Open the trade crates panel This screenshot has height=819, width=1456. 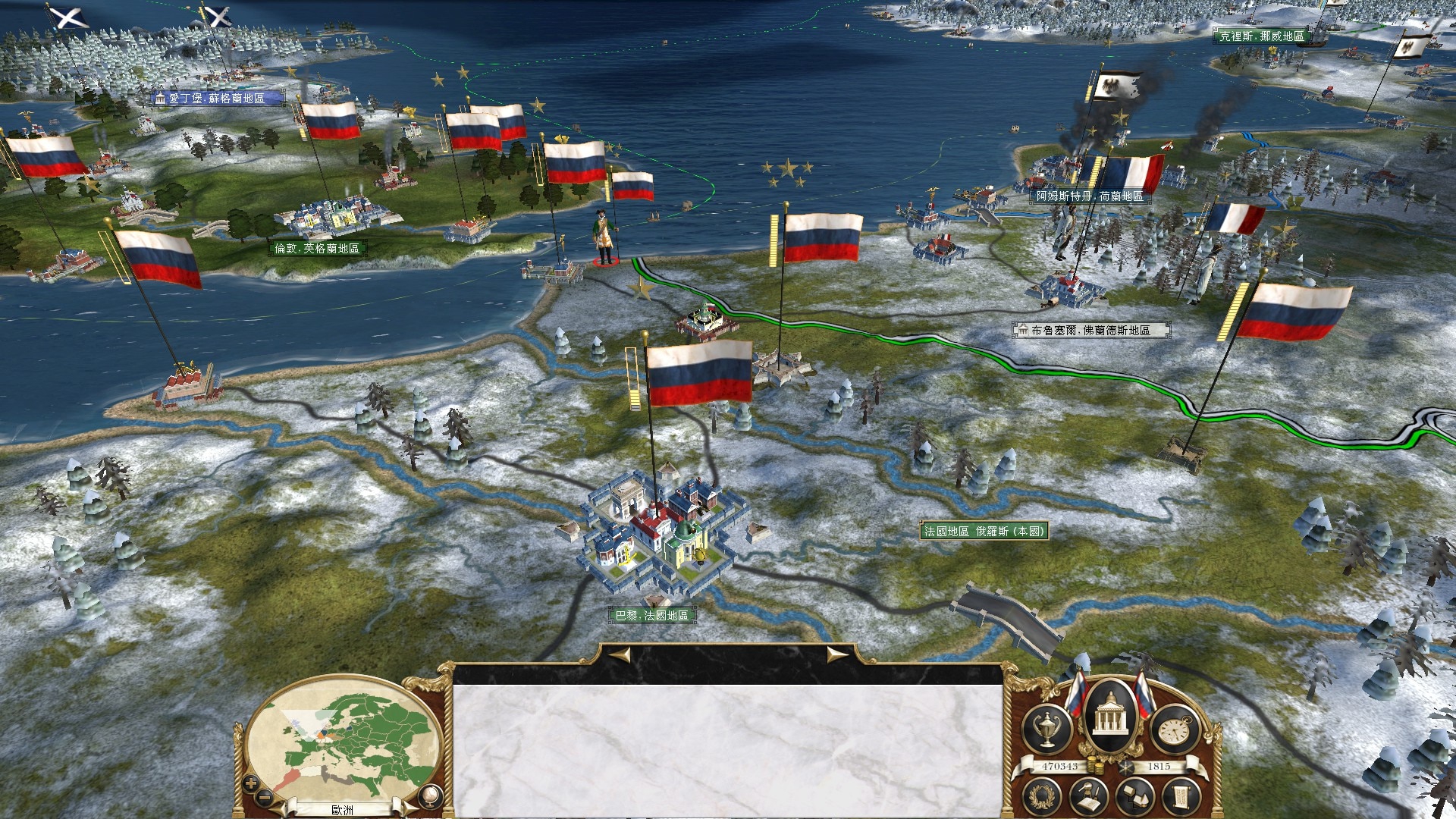click(1136, 796)
